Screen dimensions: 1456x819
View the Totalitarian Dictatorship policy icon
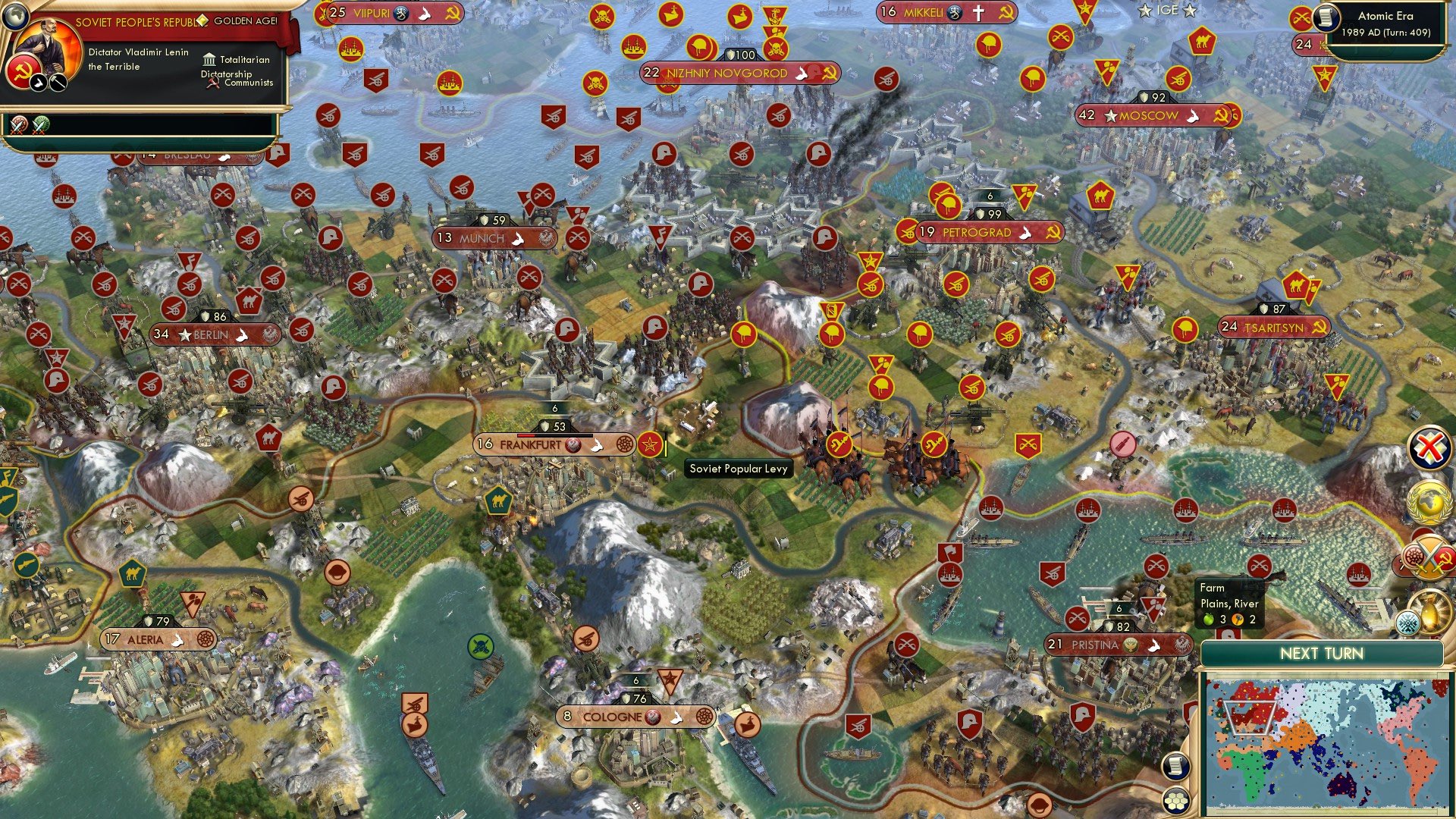point(210,59)
